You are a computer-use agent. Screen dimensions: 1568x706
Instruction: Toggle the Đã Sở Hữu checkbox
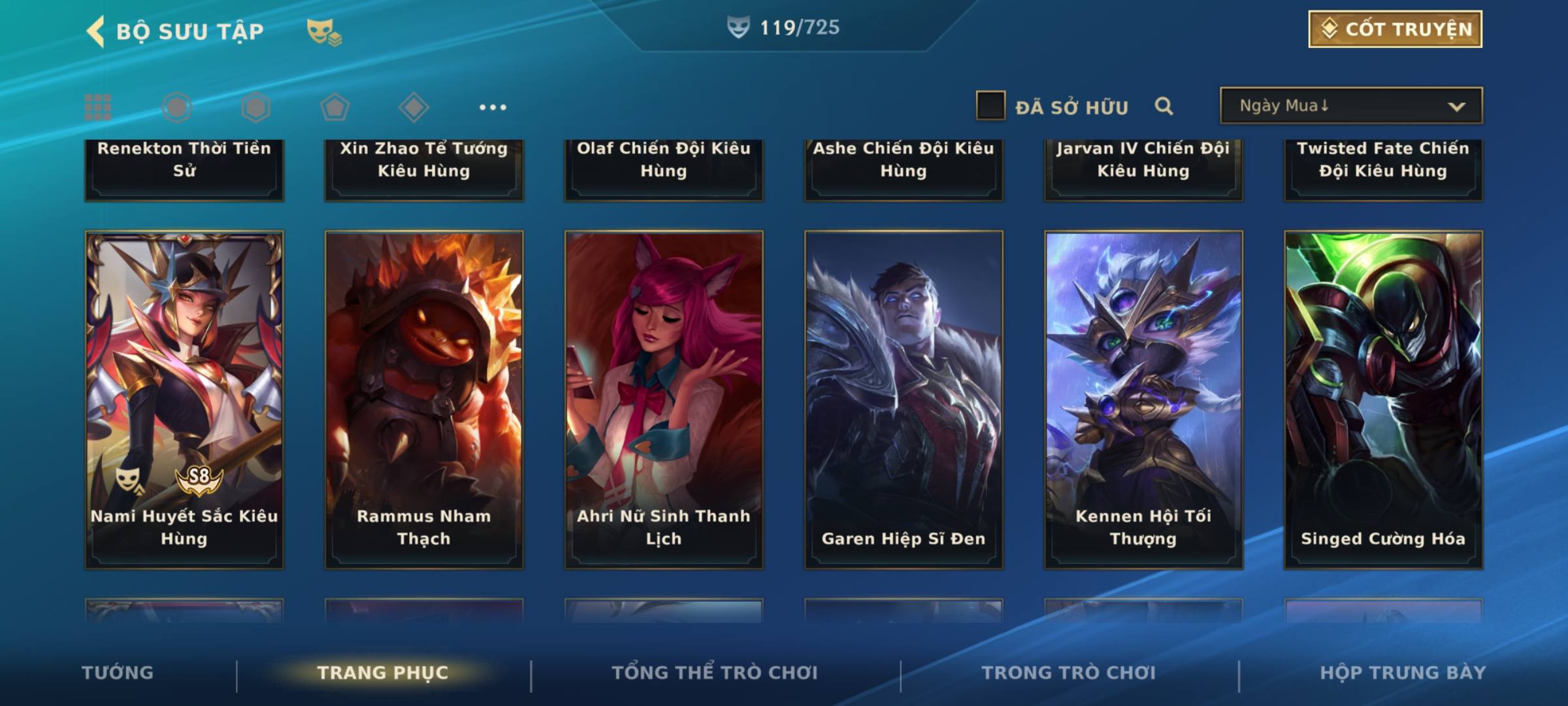click(x=990, y=106)
